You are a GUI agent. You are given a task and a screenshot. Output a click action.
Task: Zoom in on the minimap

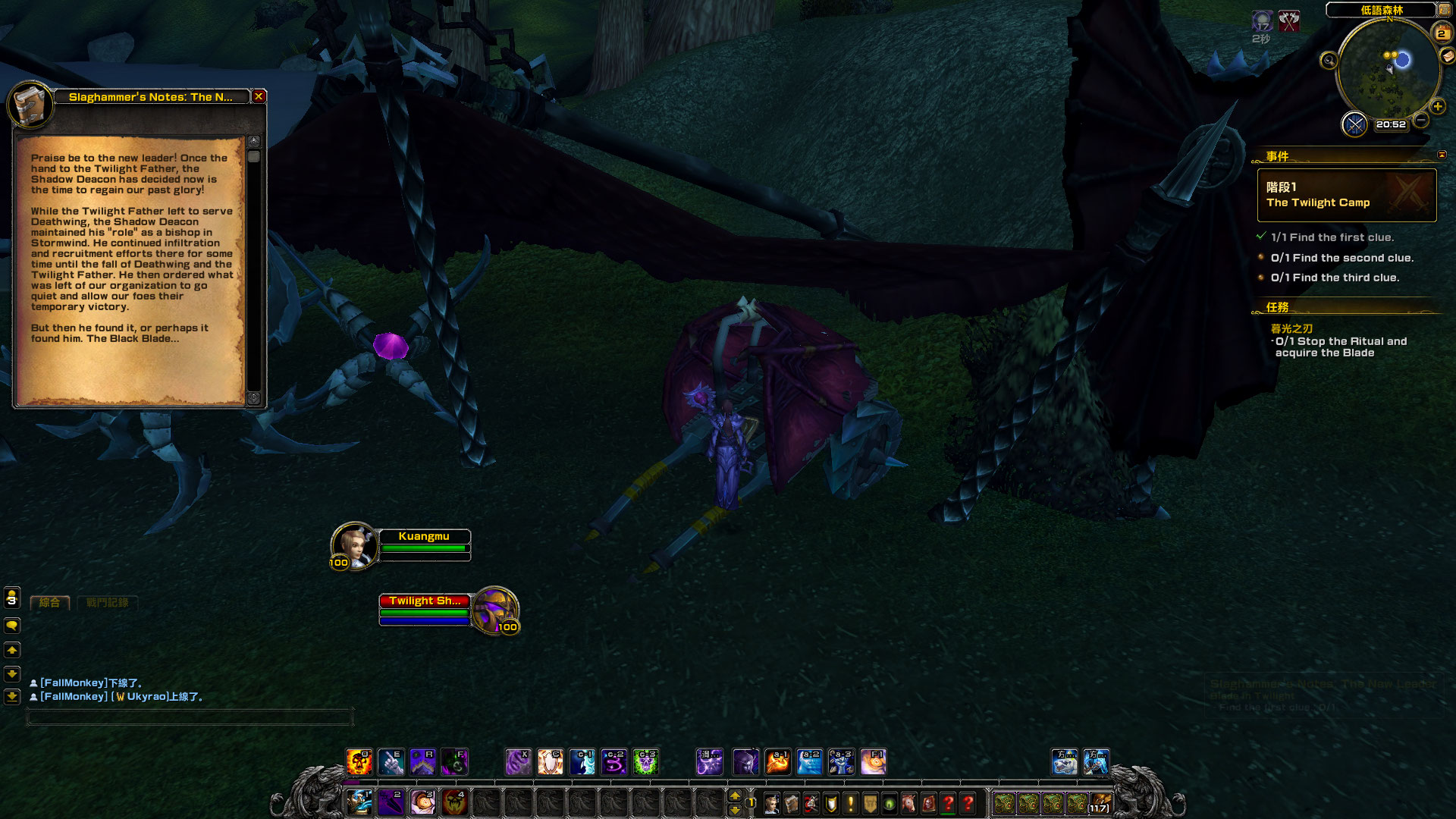click(1437, 107)
